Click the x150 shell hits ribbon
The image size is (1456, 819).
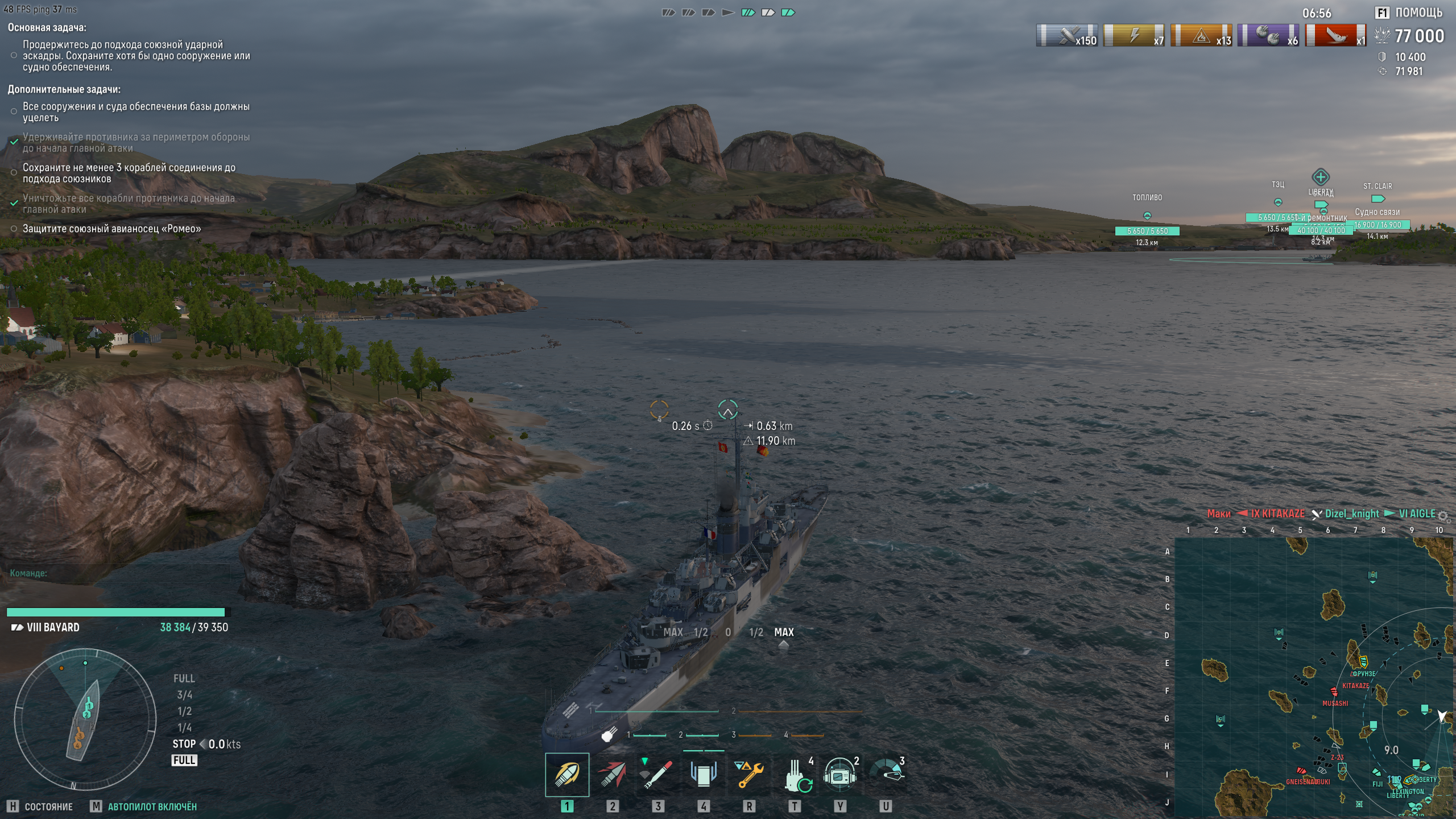click(1066, 36)
